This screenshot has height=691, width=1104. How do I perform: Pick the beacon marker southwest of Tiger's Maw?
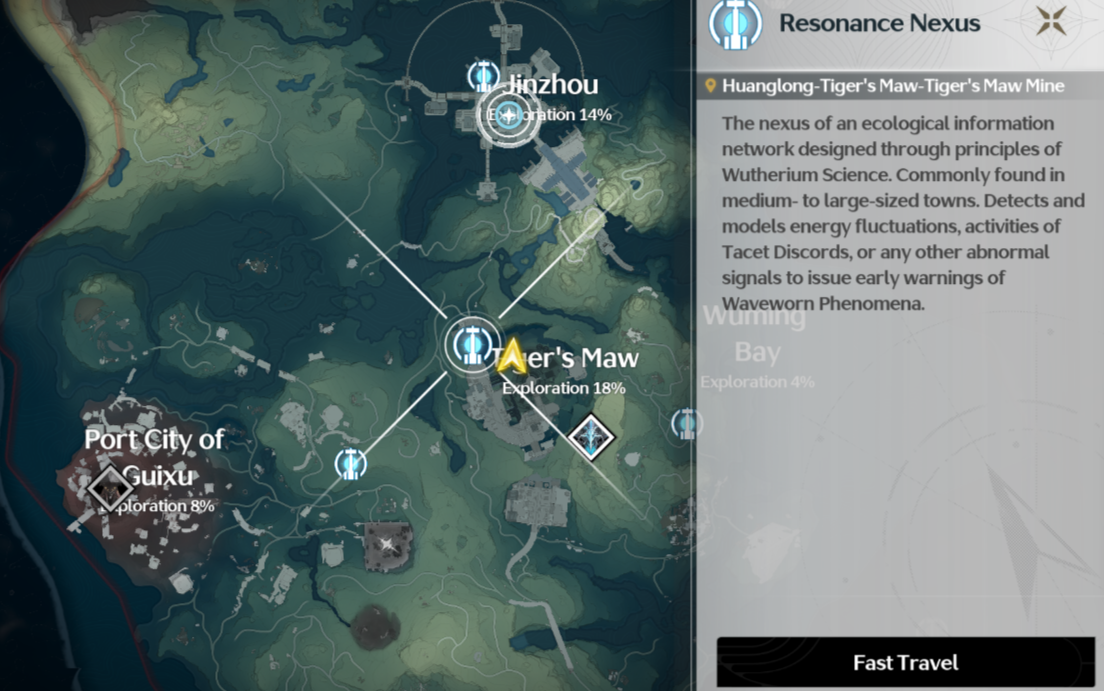350,463
